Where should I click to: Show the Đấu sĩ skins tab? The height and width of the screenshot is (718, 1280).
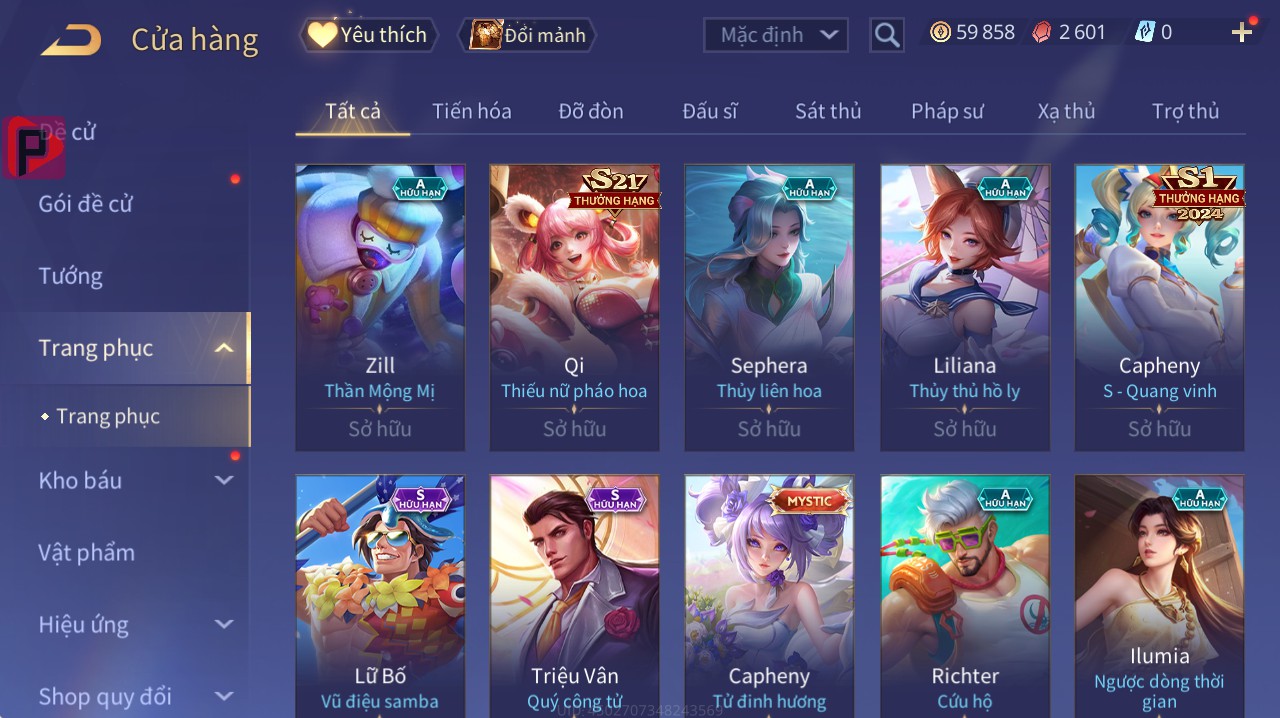tap(710, 111)
